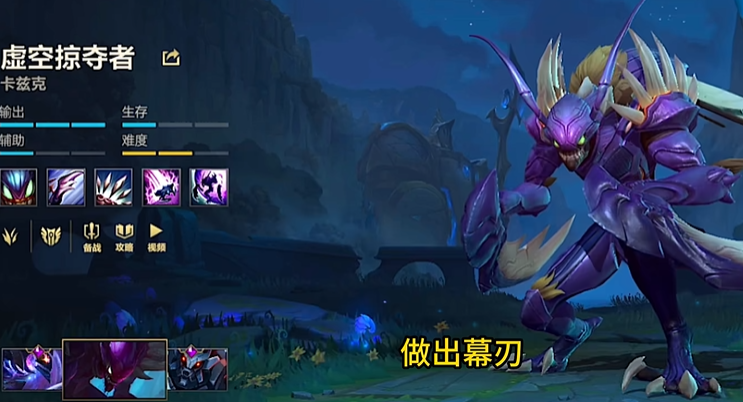Open the 备战 loadout button
The width and height of the screenshot is (743, 402).
[x=92, y=237]
